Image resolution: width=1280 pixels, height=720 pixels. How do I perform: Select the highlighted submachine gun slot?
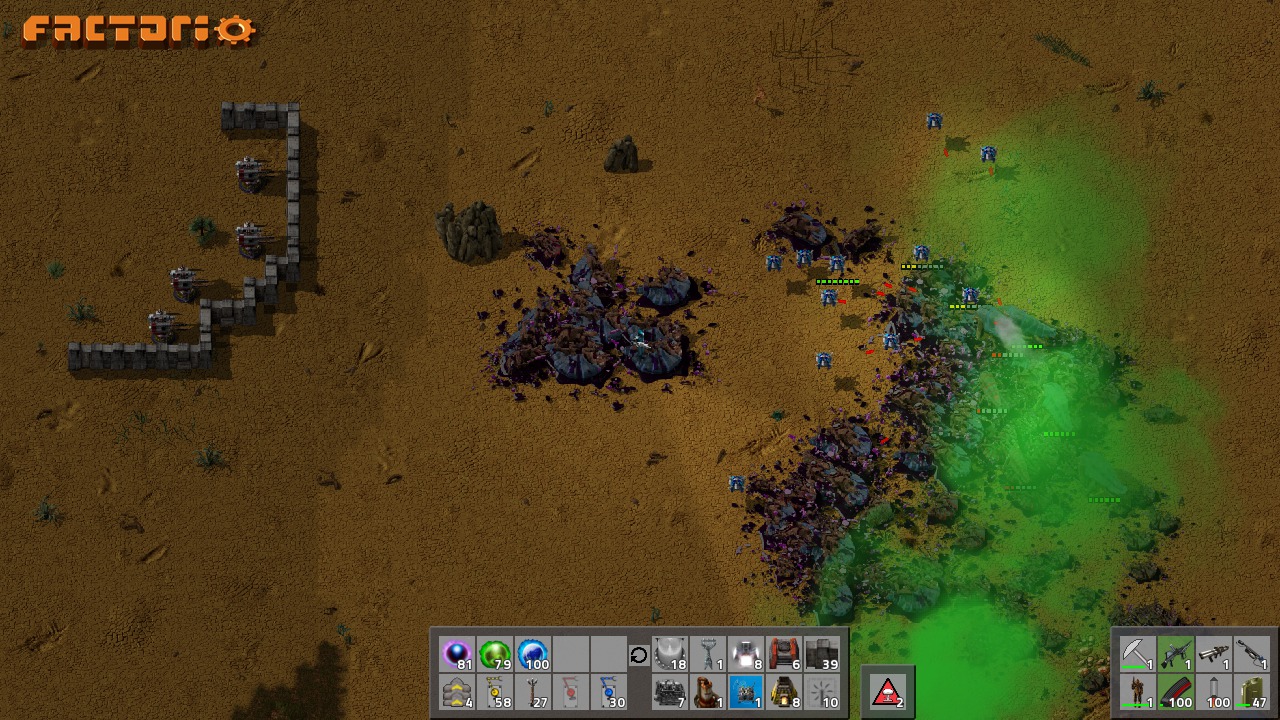1175,655
